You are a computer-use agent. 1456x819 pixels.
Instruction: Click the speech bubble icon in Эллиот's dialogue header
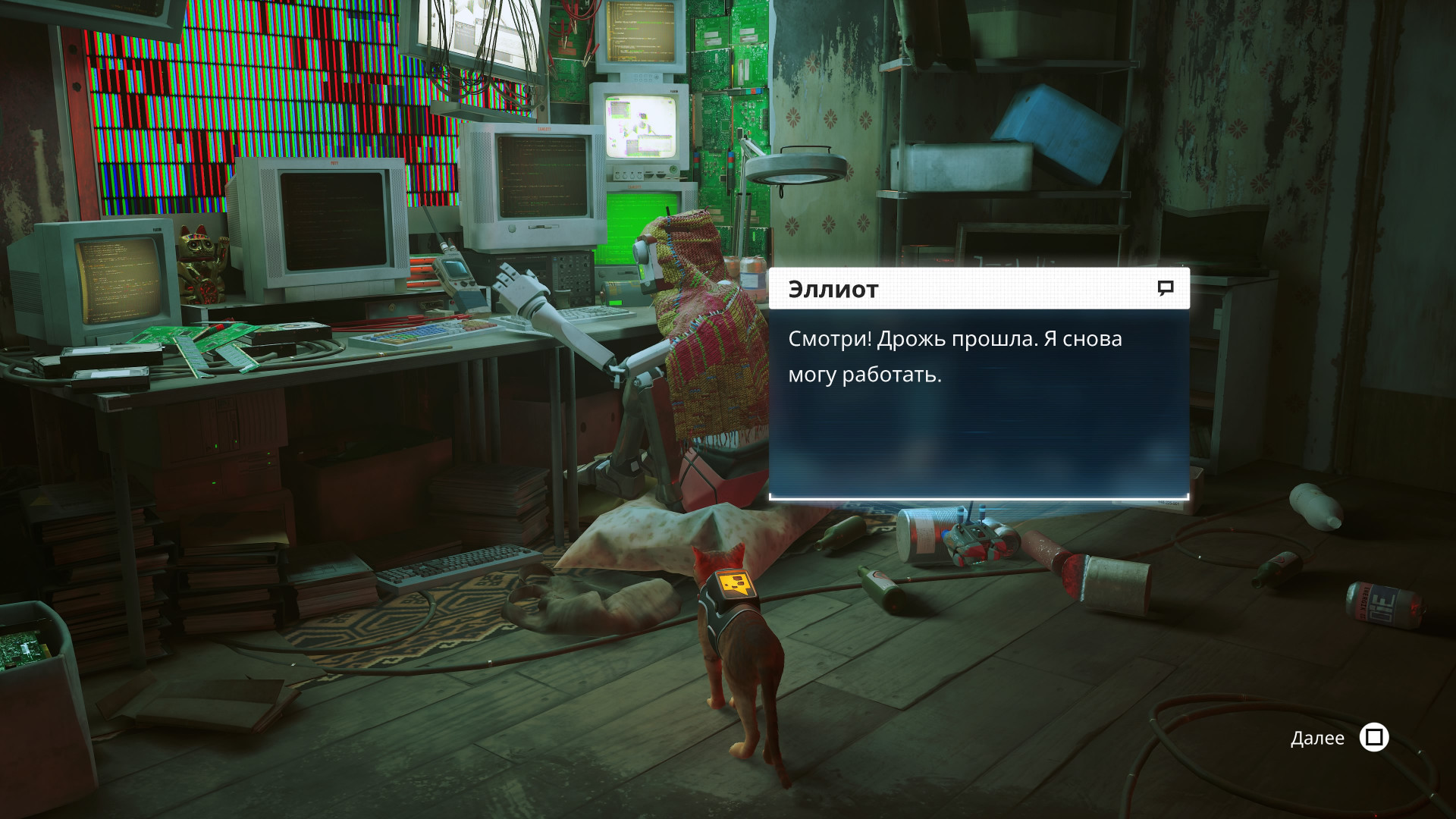[x=1166, y=288]
